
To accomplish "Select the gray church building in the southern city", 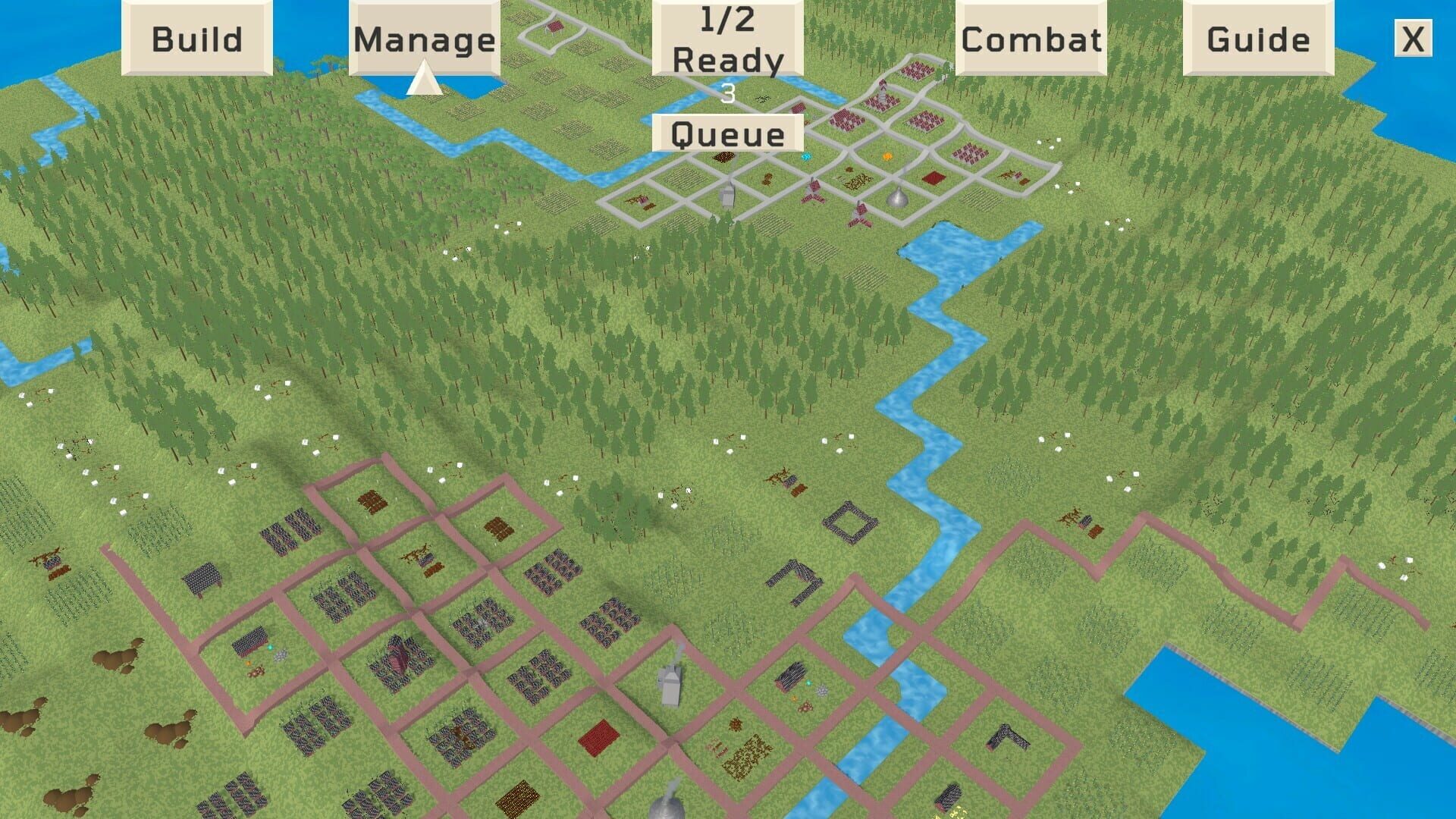I will (x=670, y=686).
